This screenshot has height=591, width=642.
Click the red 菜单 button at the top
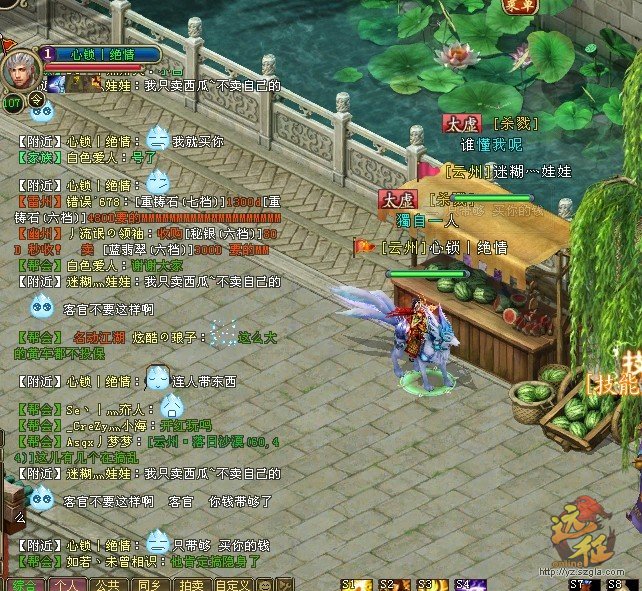[520, 6]
